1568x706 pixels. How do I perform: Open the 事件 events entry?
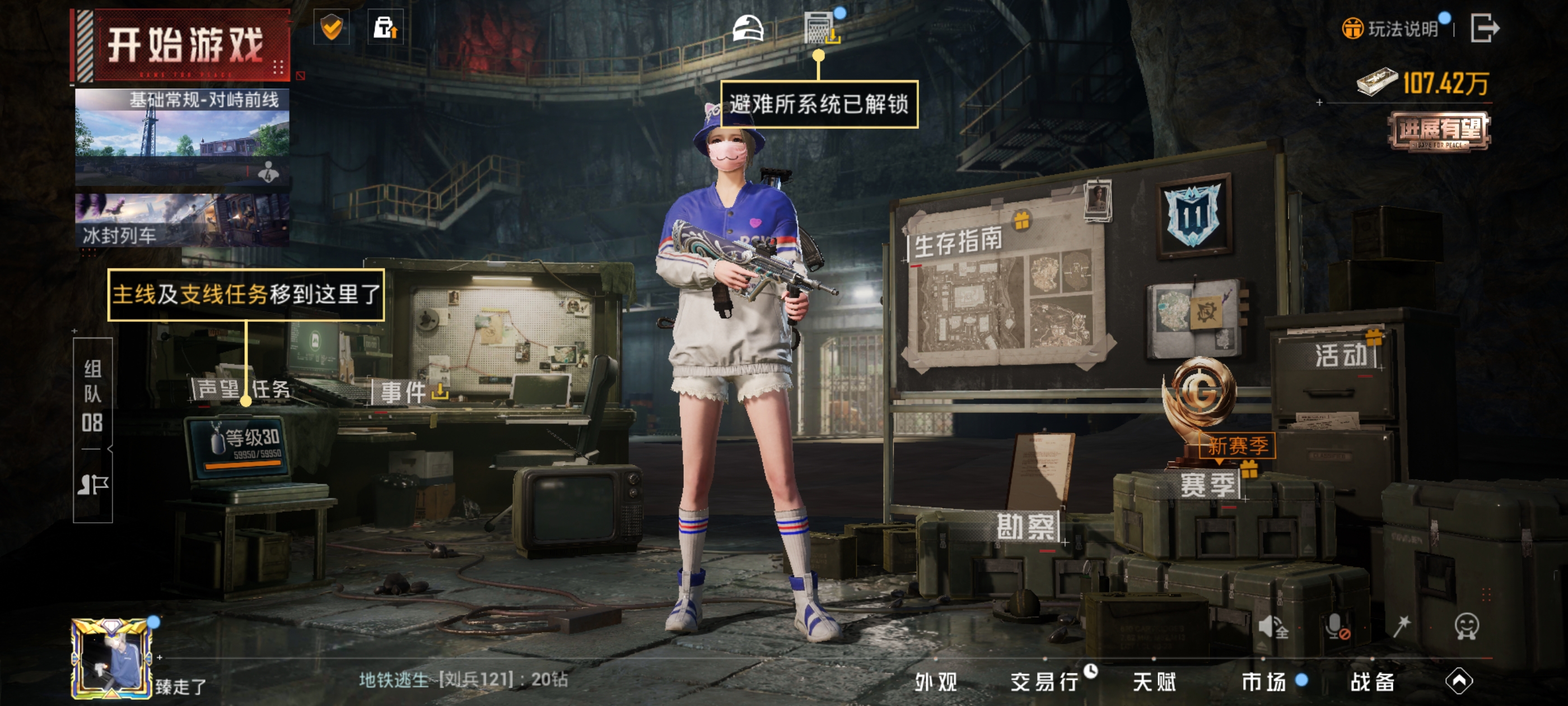404,392
